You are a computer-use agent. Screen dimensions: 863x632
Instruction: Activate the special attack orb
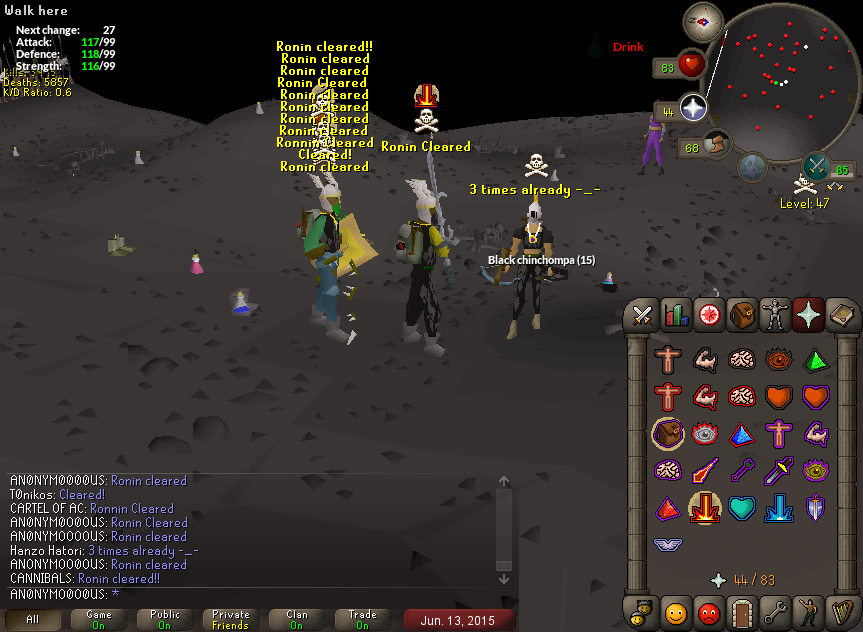[x=816, y=167]
